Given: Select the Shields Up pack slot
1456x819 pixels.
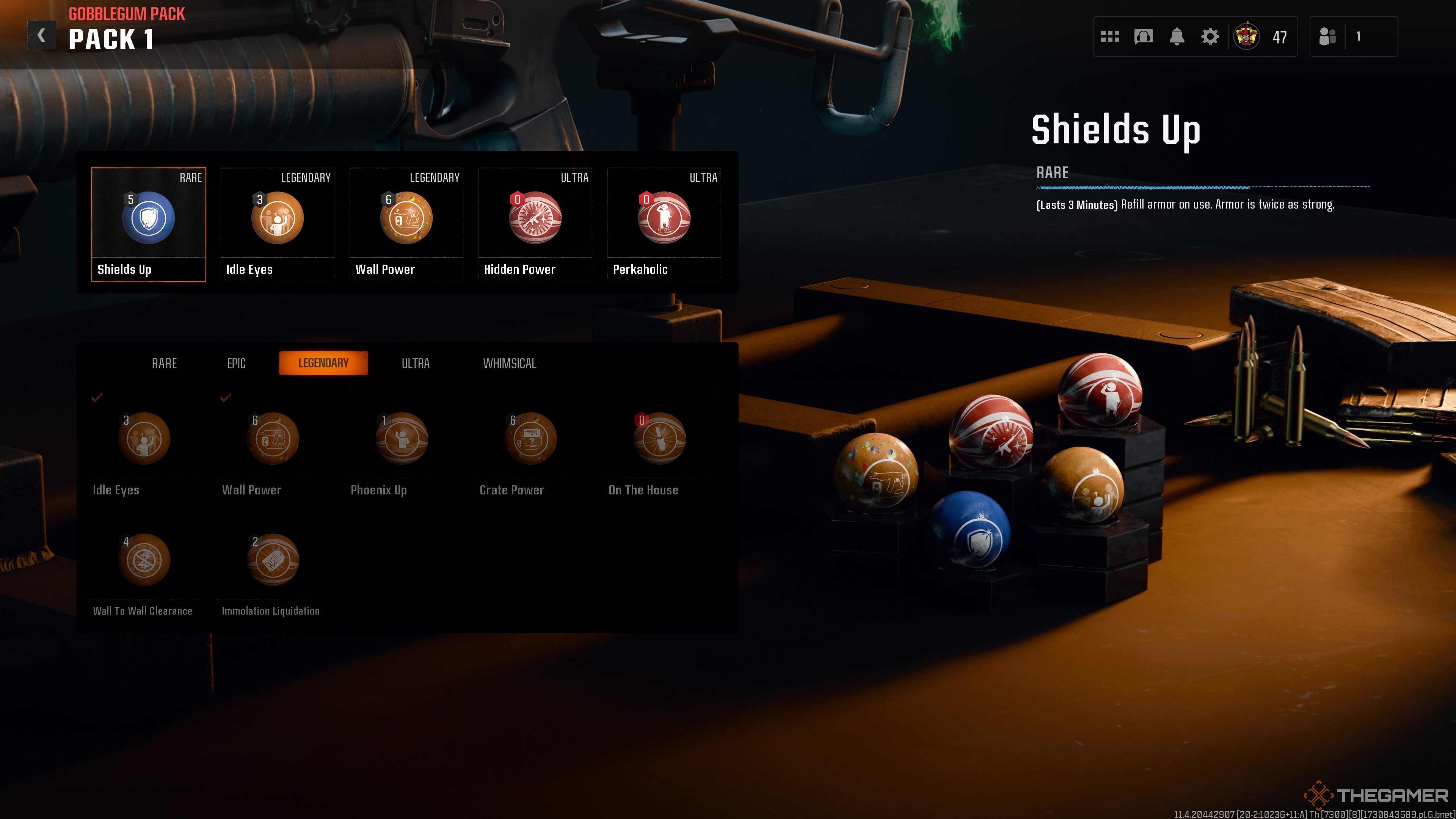Looking at the screenshot, I should [x=148, y=224].
